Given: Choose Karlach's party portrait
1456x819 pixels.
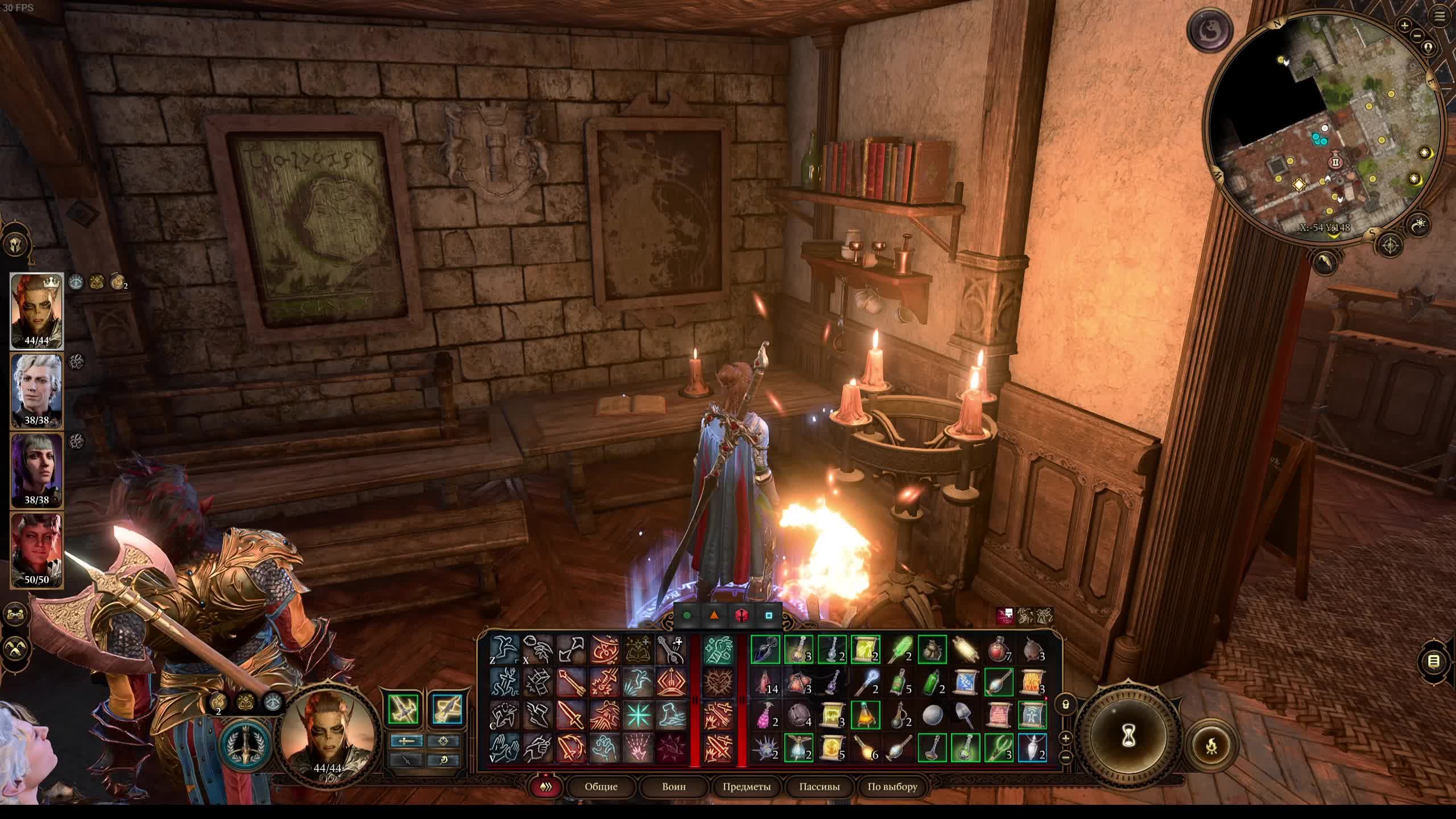Looking at the screenshot, I should [x=36, y=549].
